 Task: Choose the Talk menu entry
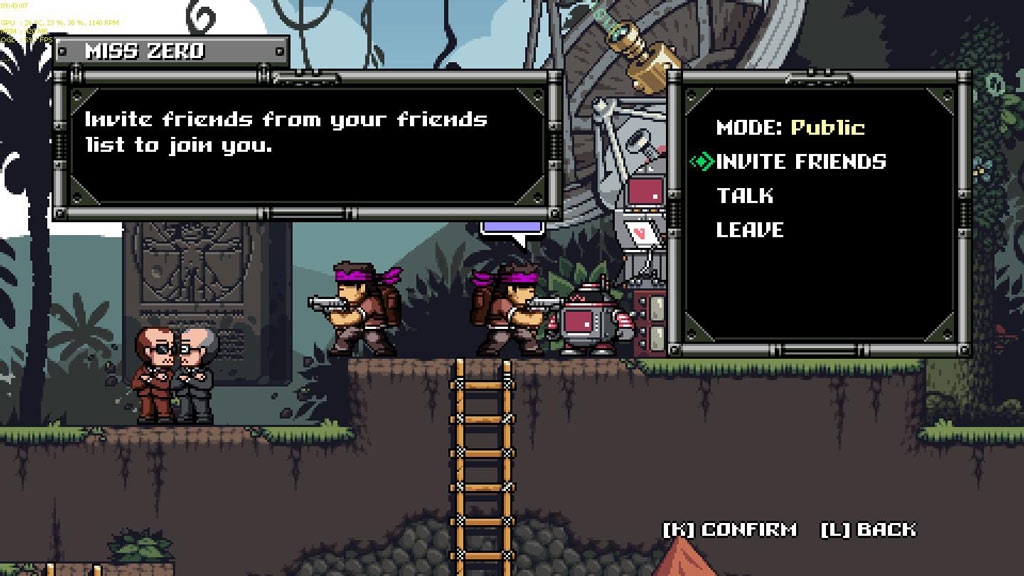click(x=745, y=195)
